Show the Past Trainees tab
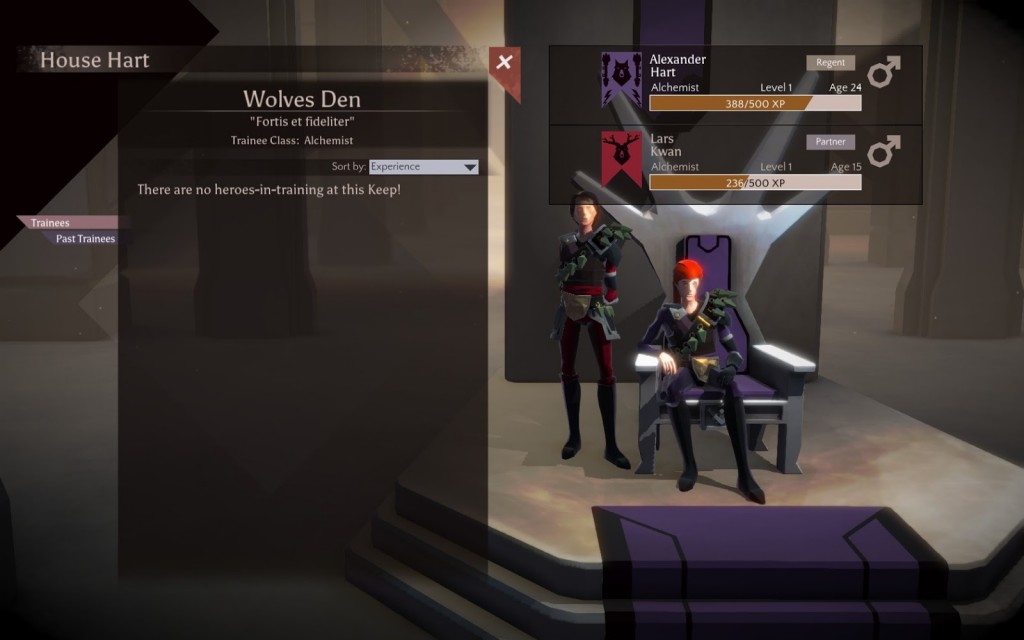1024x640 pixels. (x=85, y=239)
